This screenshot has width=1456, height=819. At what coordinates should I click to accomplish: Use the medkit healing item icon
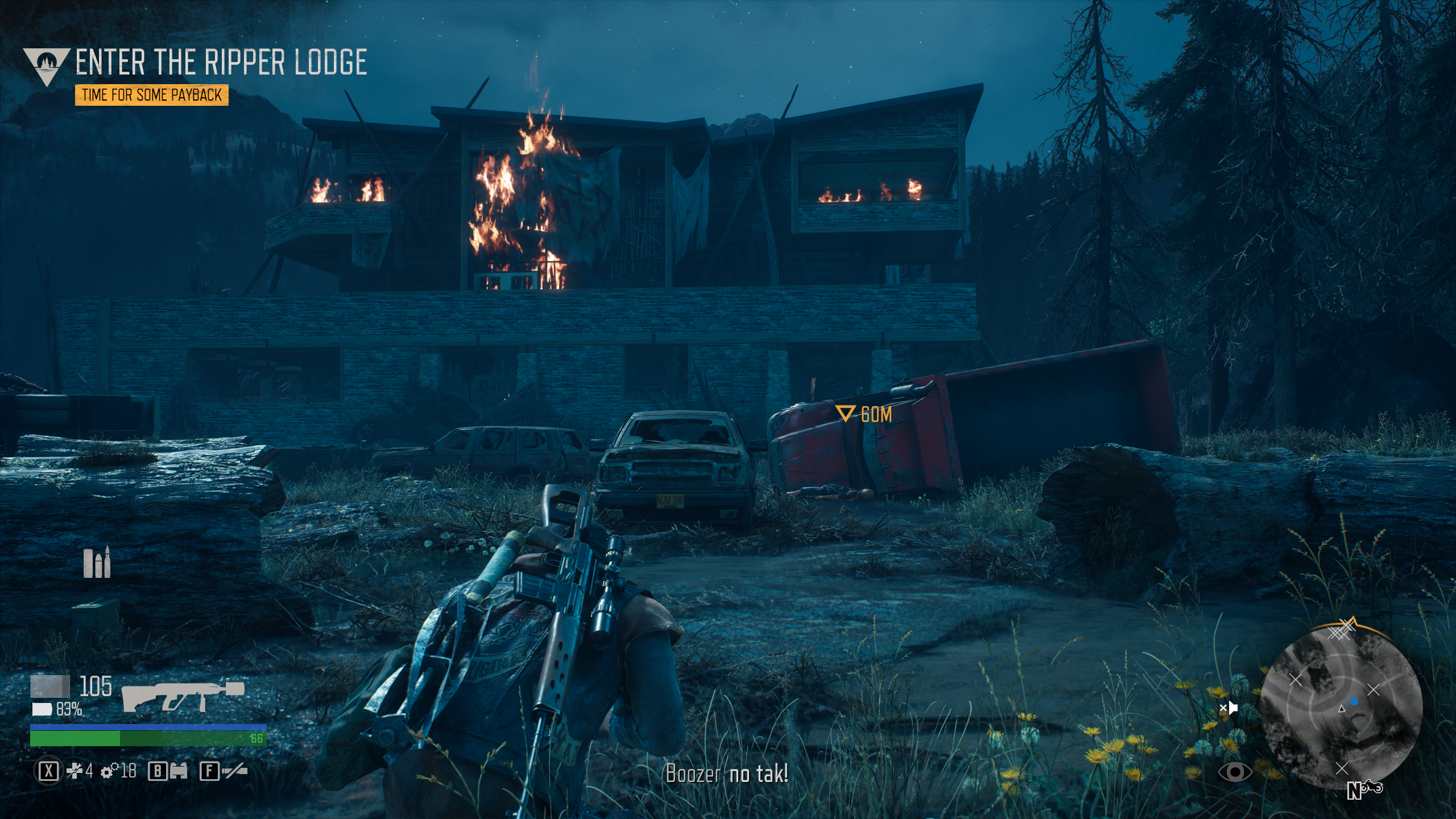(75, 771)
